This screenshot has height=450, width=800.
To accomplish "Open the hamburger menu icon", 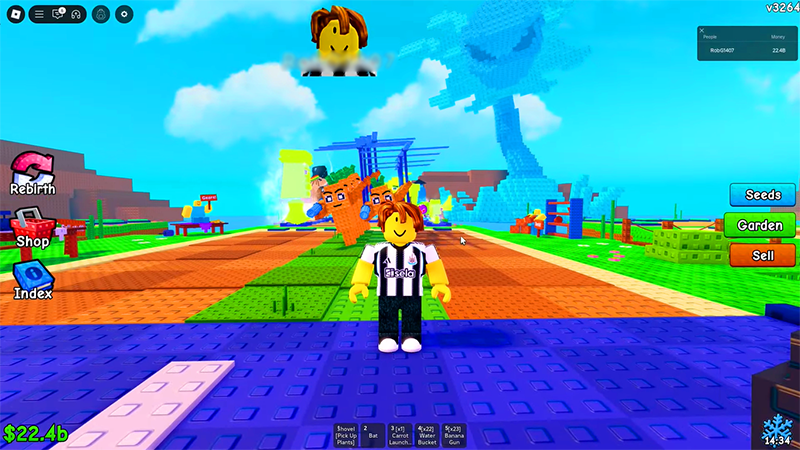I will coord(39,14).
